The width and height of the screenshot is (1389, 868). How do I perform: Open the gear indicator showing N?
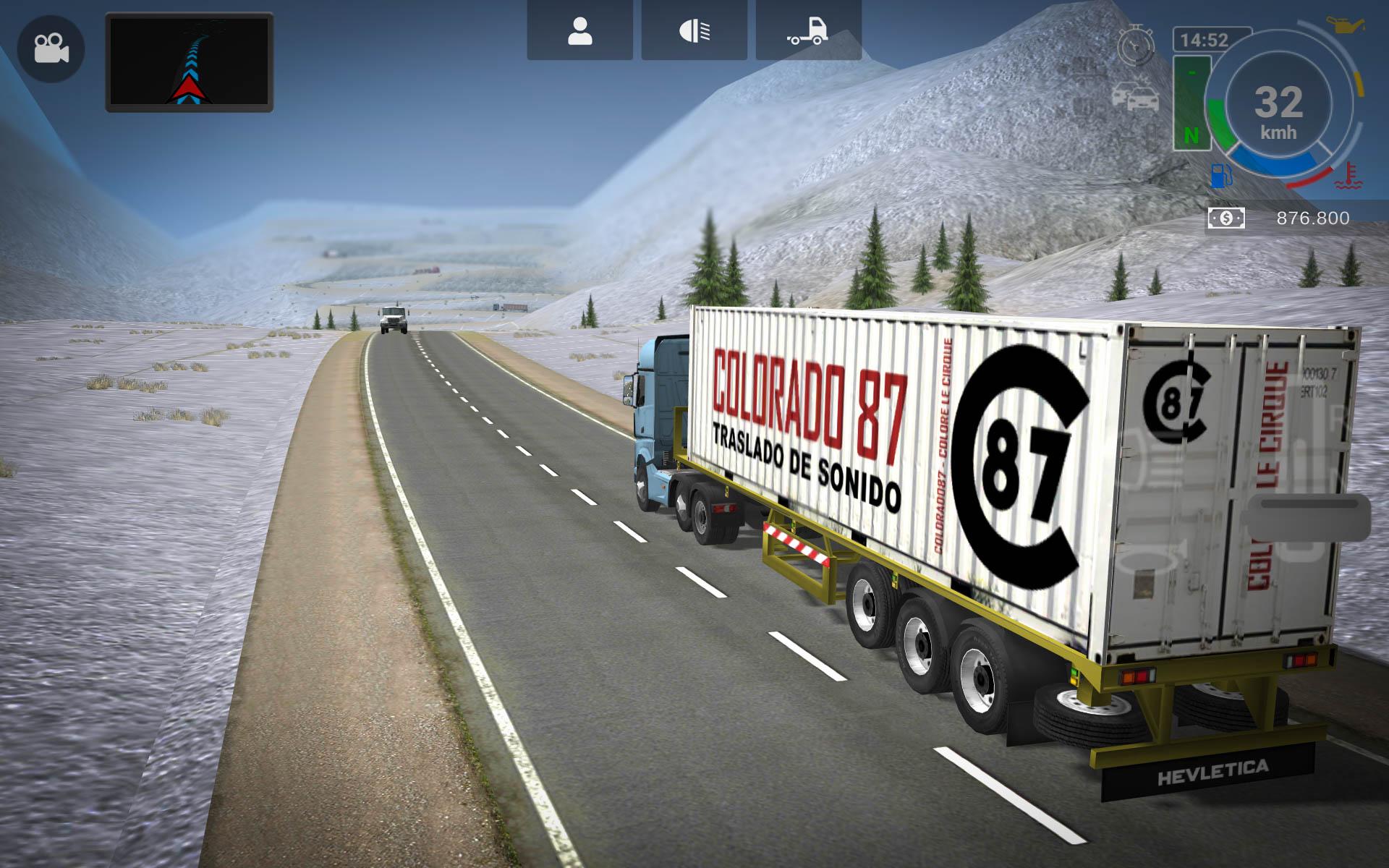1194,101
